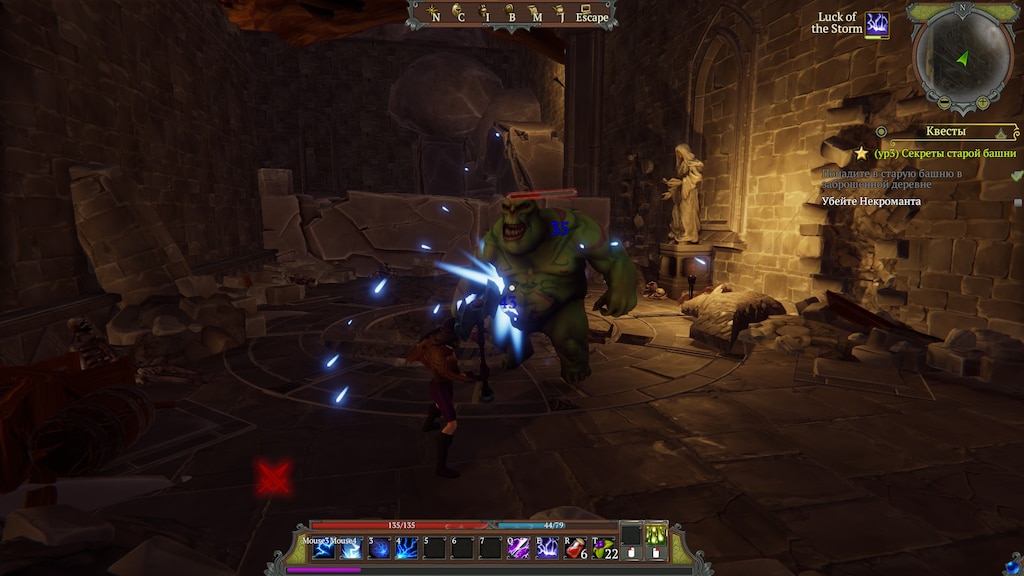Zoom out the minimap with minus button

942,103
